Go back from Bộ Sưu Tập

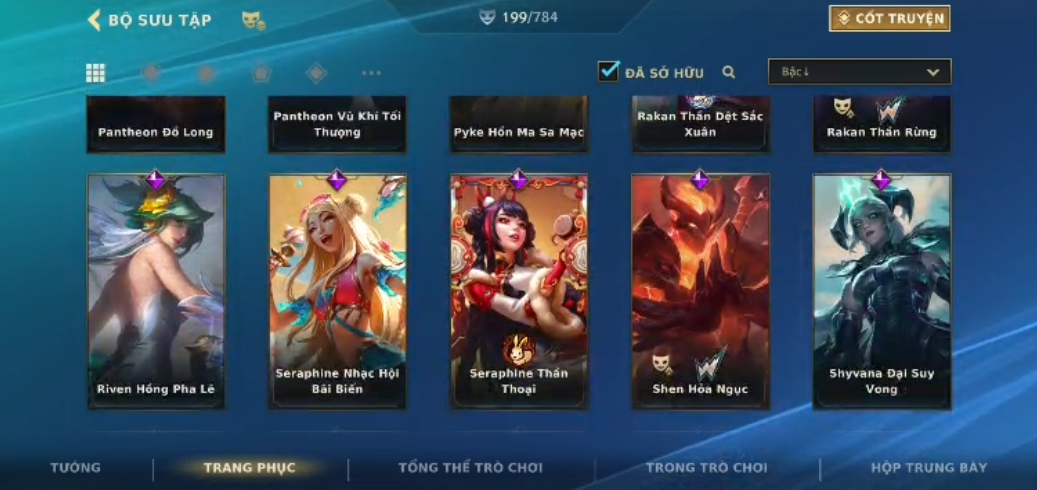(94, 20)
